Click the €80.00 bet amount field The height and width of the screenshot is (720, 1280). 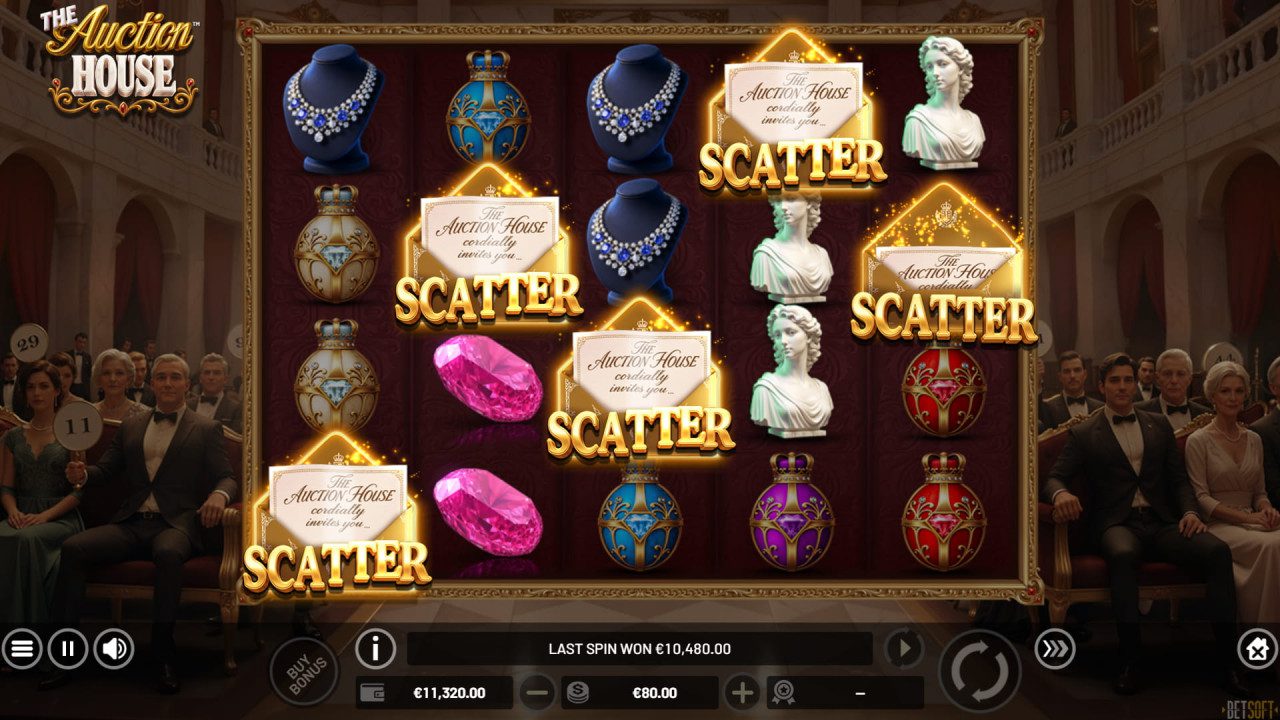tap(655, 692)
